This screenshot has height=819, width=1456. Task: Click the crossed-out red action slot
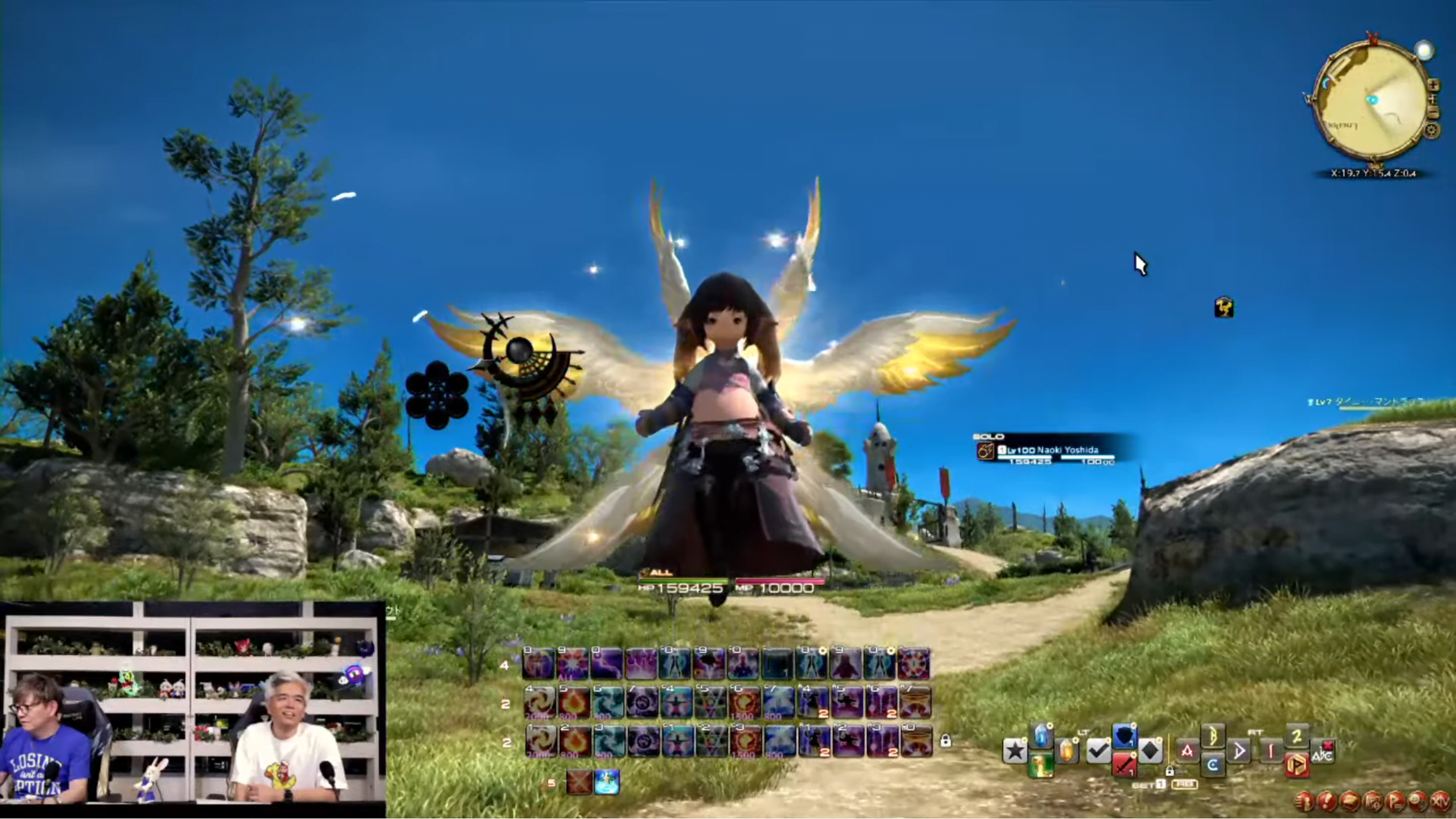578,782
